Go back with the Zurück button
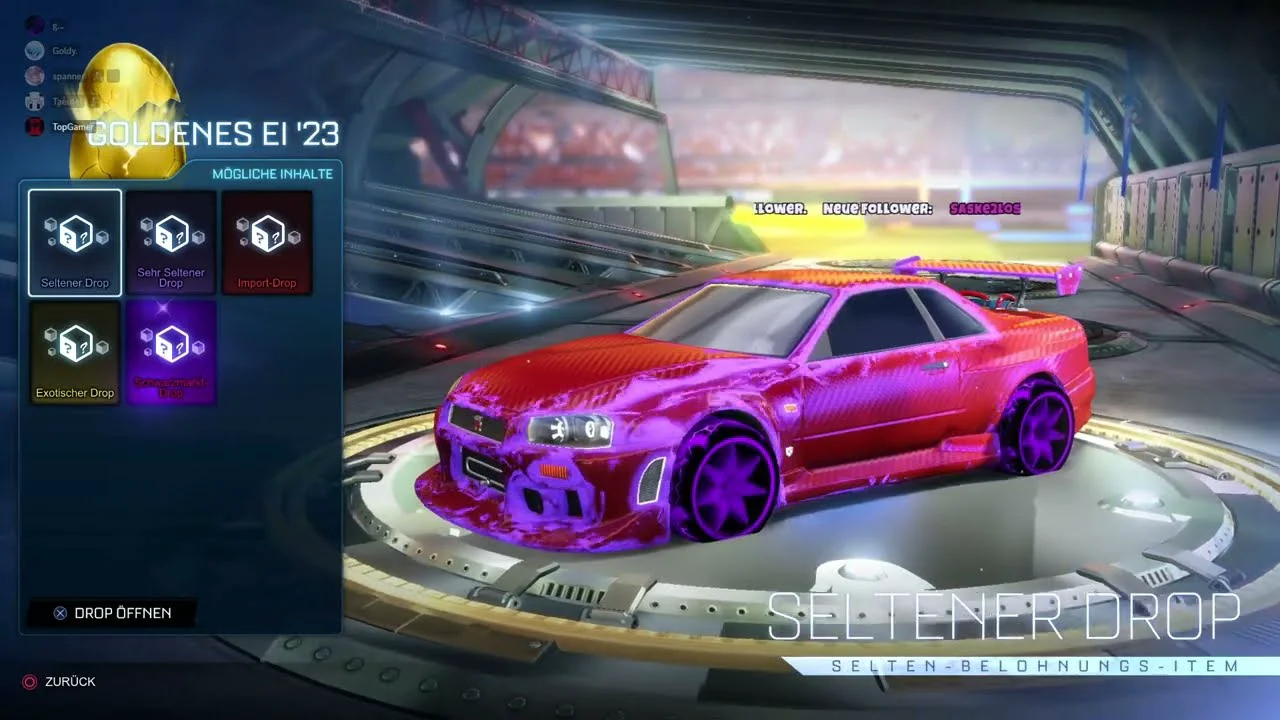 (60, 681)
